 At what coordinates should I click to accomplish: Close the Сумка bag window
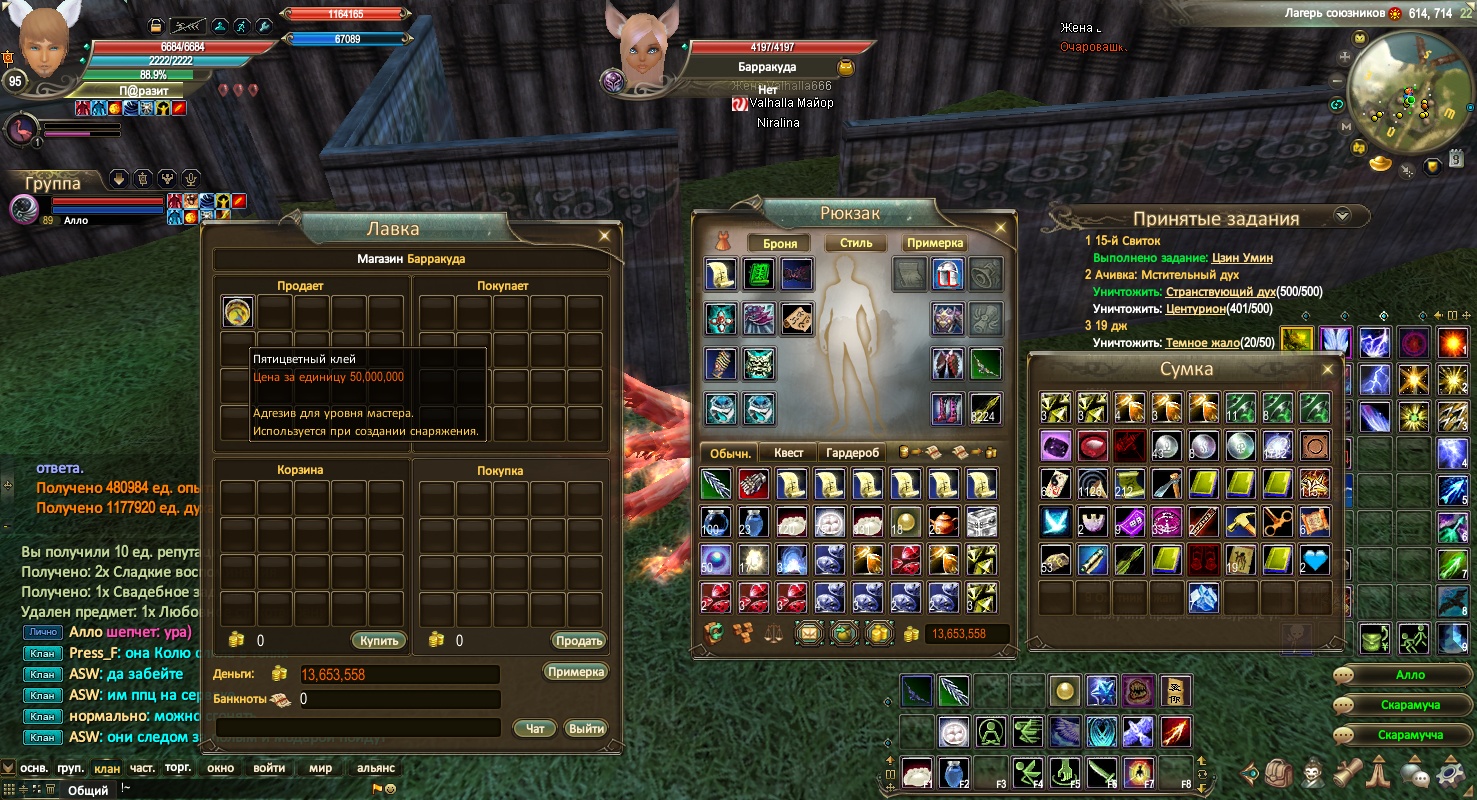pos(1328,369)
